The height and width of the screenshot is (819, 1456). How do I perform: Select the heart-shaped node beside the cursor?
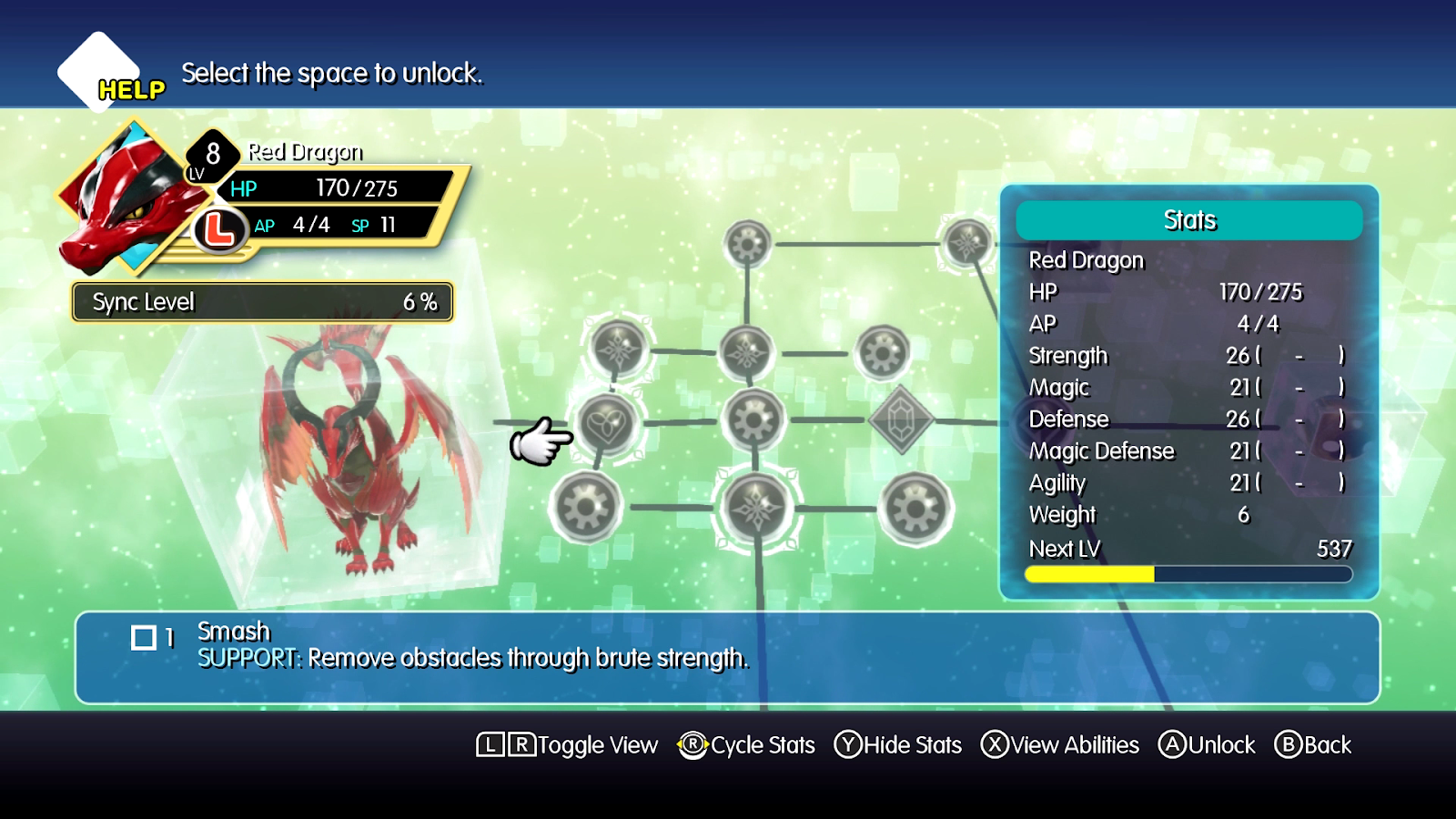(610, 424)
